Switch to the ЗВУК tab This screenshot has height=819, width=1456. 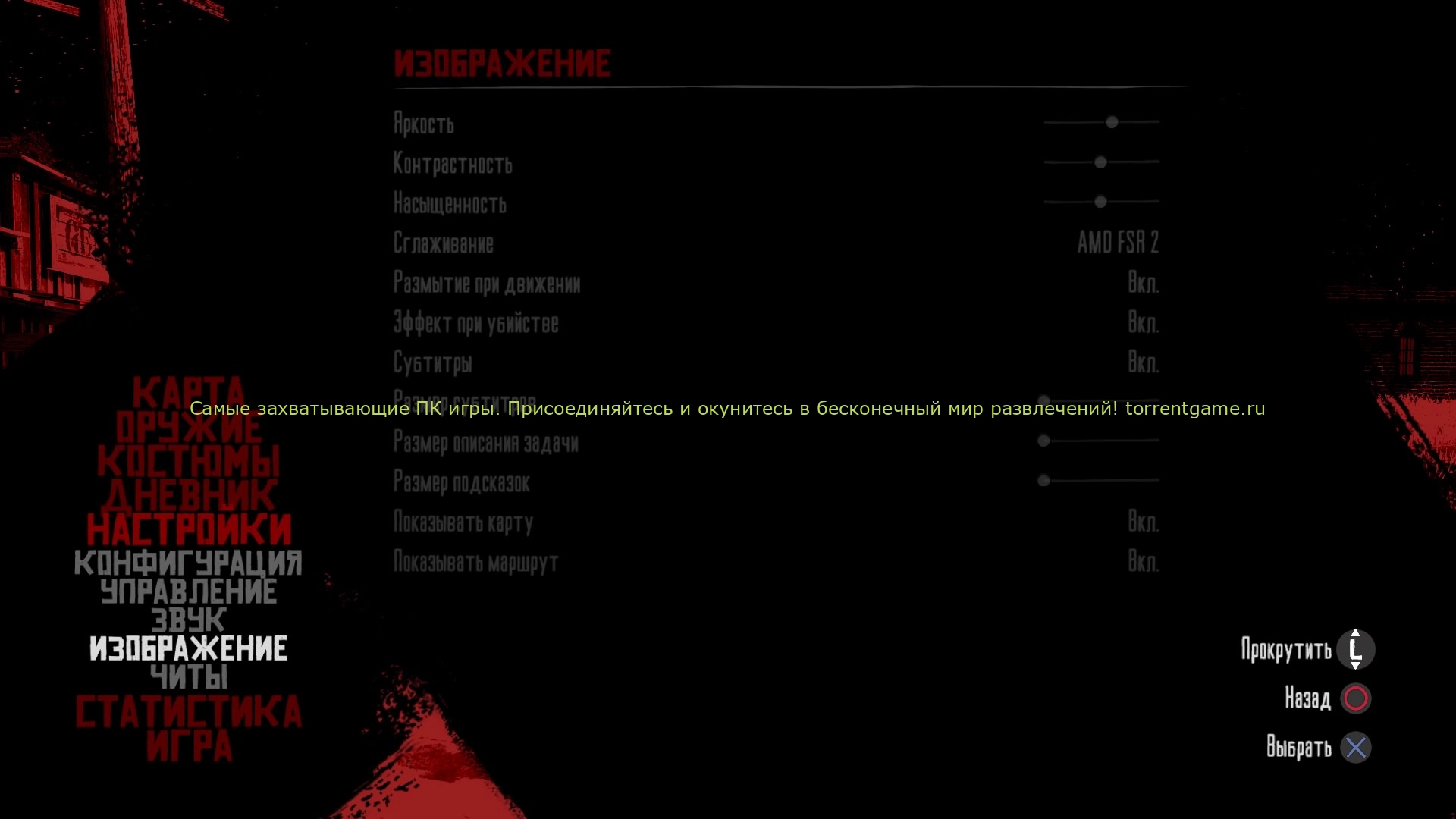(x=188, y=620)
